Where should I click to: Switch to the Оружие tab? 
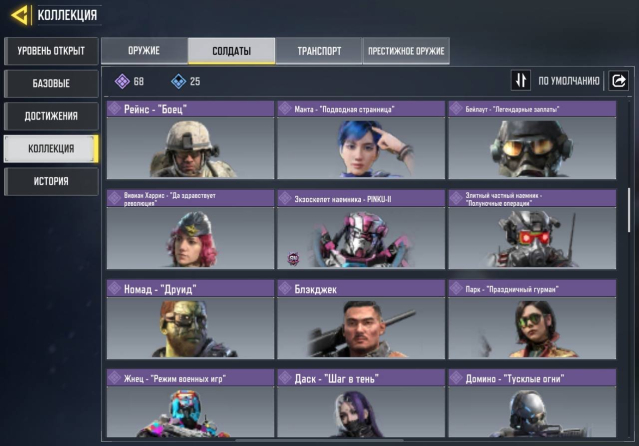[144, 51]
